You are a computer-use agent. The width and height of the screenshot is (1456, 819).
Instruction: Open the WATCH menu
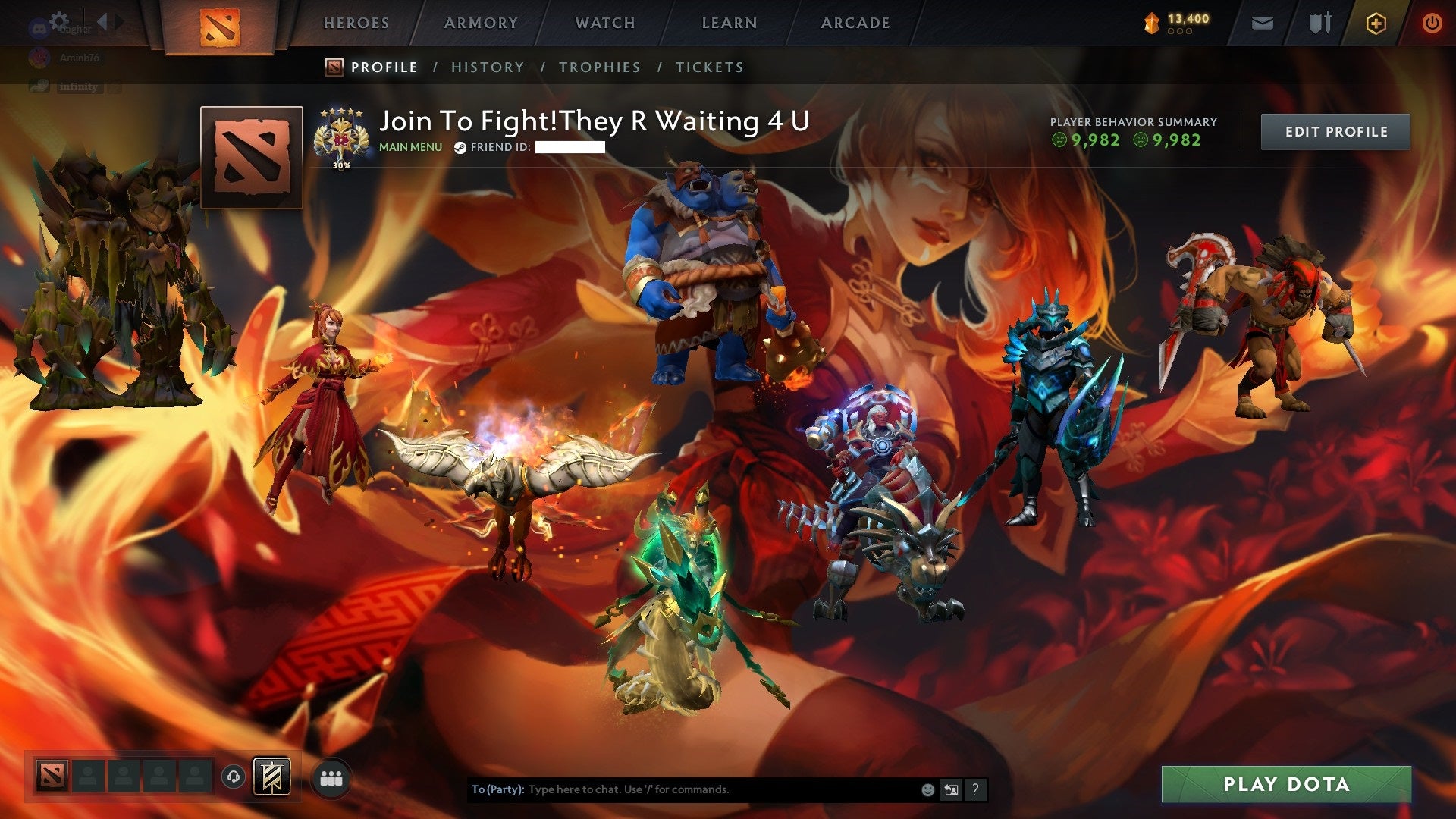coord(604,23)
